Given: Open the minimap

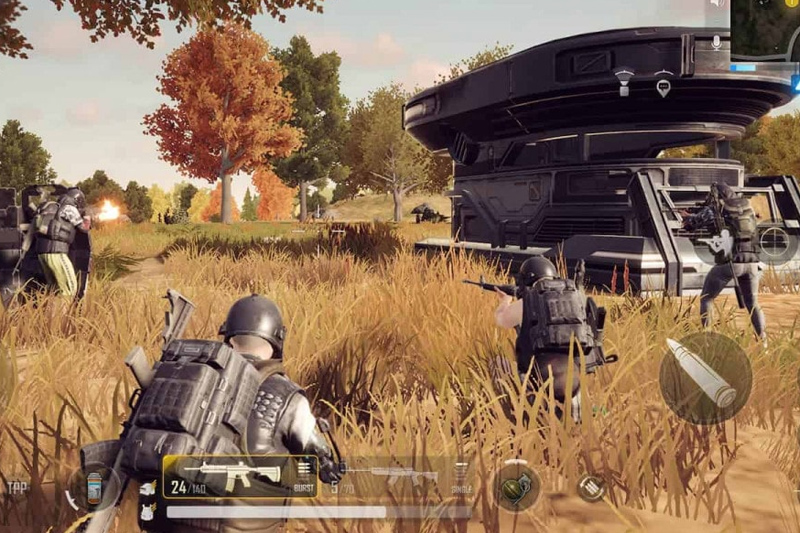Looking at the screenshot, I should pos(765,28).
